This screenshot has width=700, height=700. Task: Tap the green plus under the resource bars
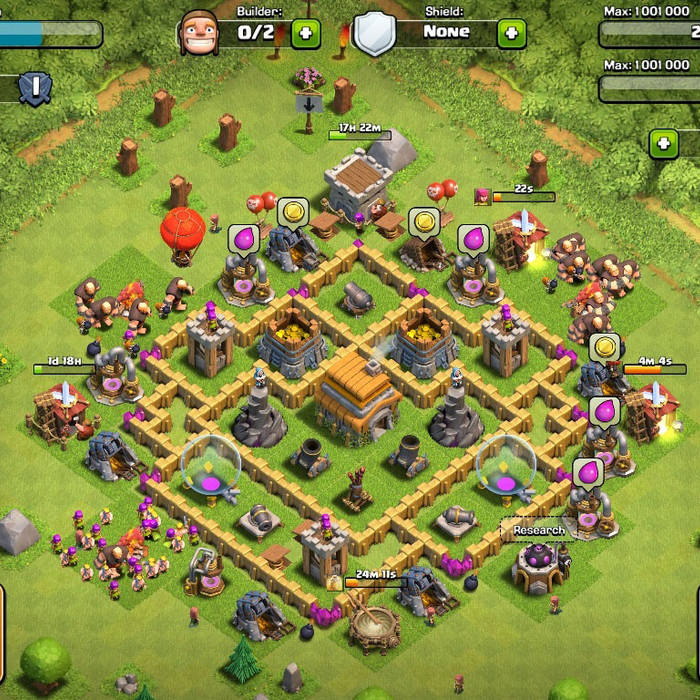[664, 144]
